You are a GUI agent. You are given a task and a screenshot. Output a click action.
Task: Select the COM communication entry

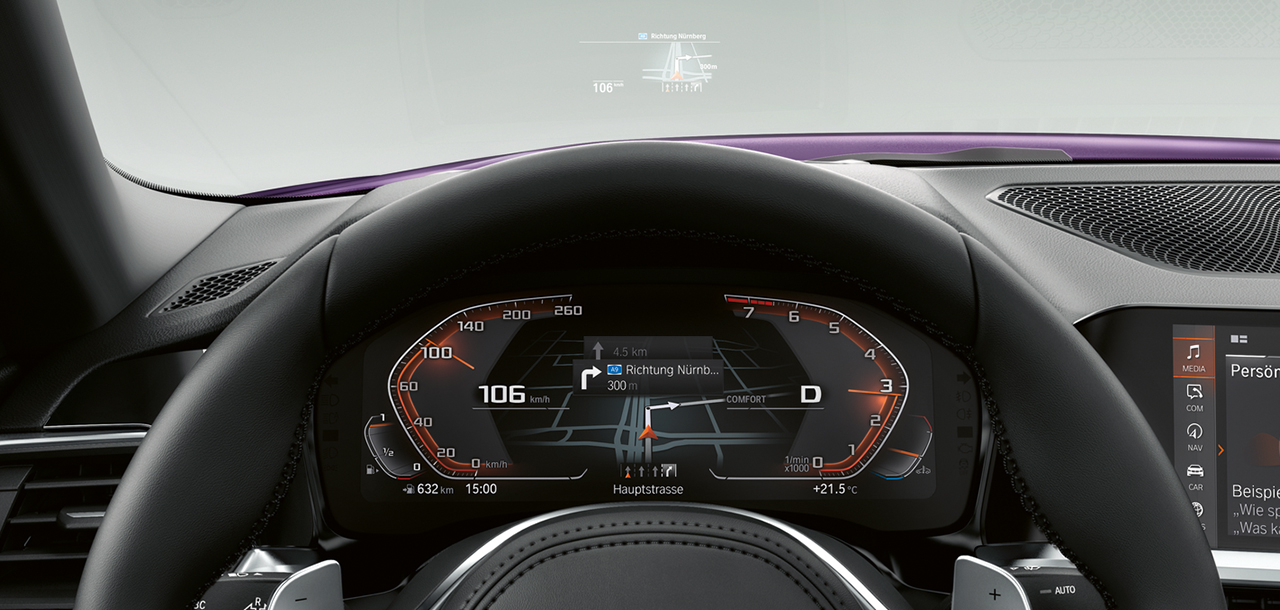(1194, 397)
